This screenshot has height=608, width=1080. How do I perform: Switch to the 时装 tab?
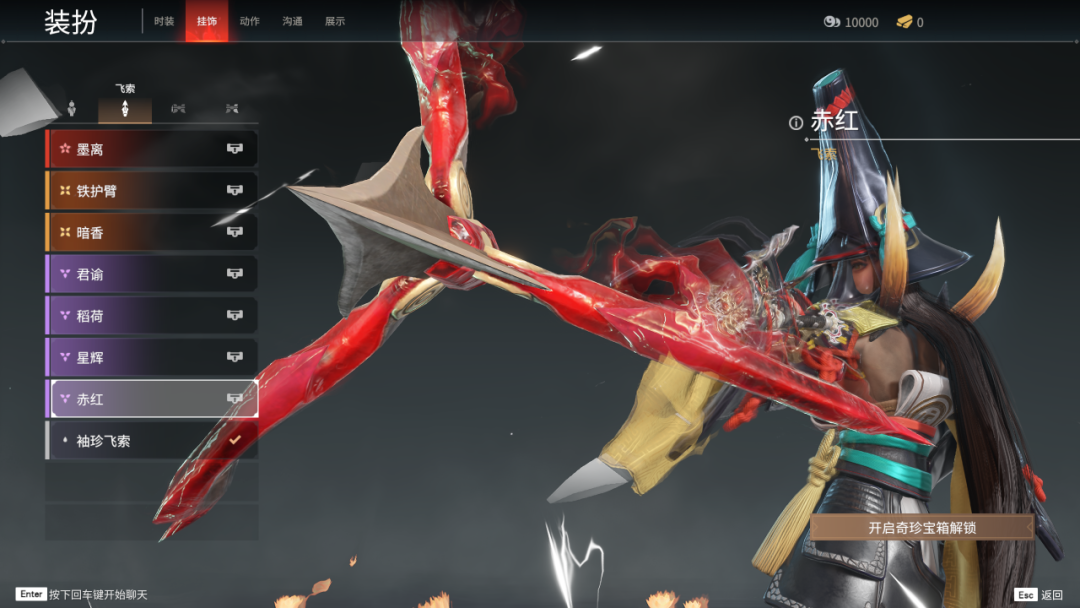click(164, 22)
